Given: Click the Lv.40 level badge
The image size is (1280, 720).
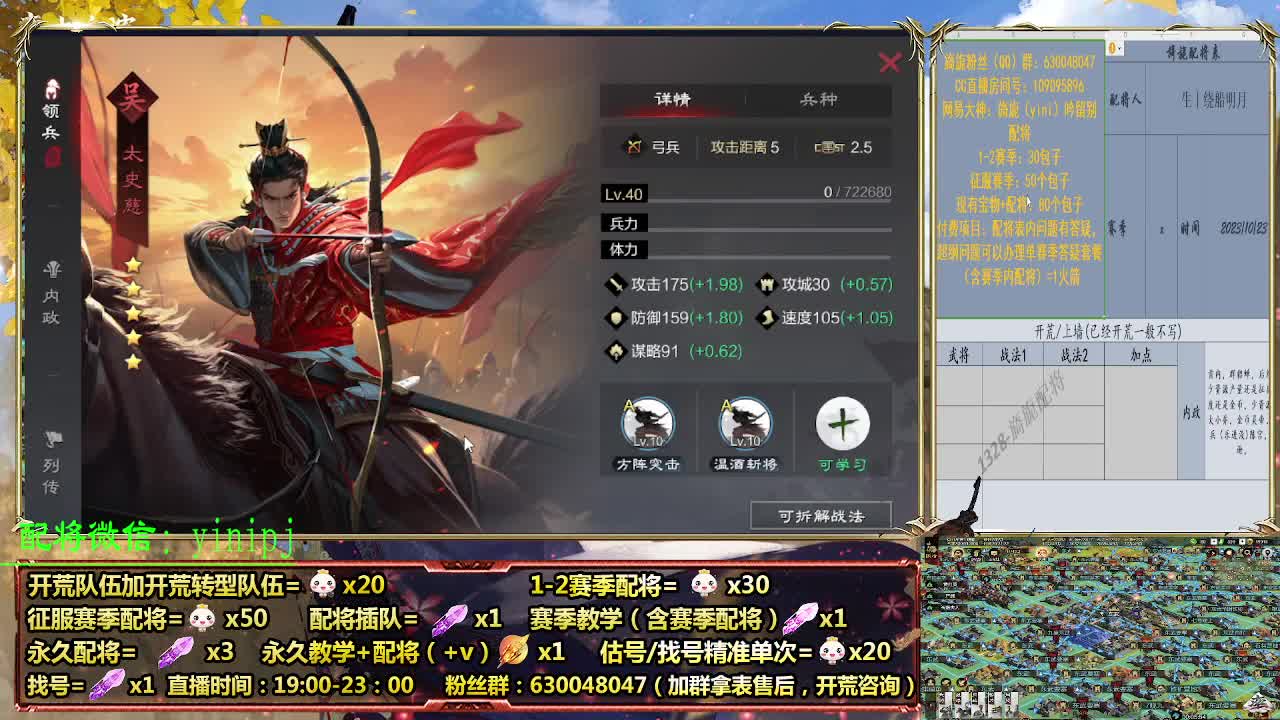Looking at the screenshot, I should pos(621,193).
